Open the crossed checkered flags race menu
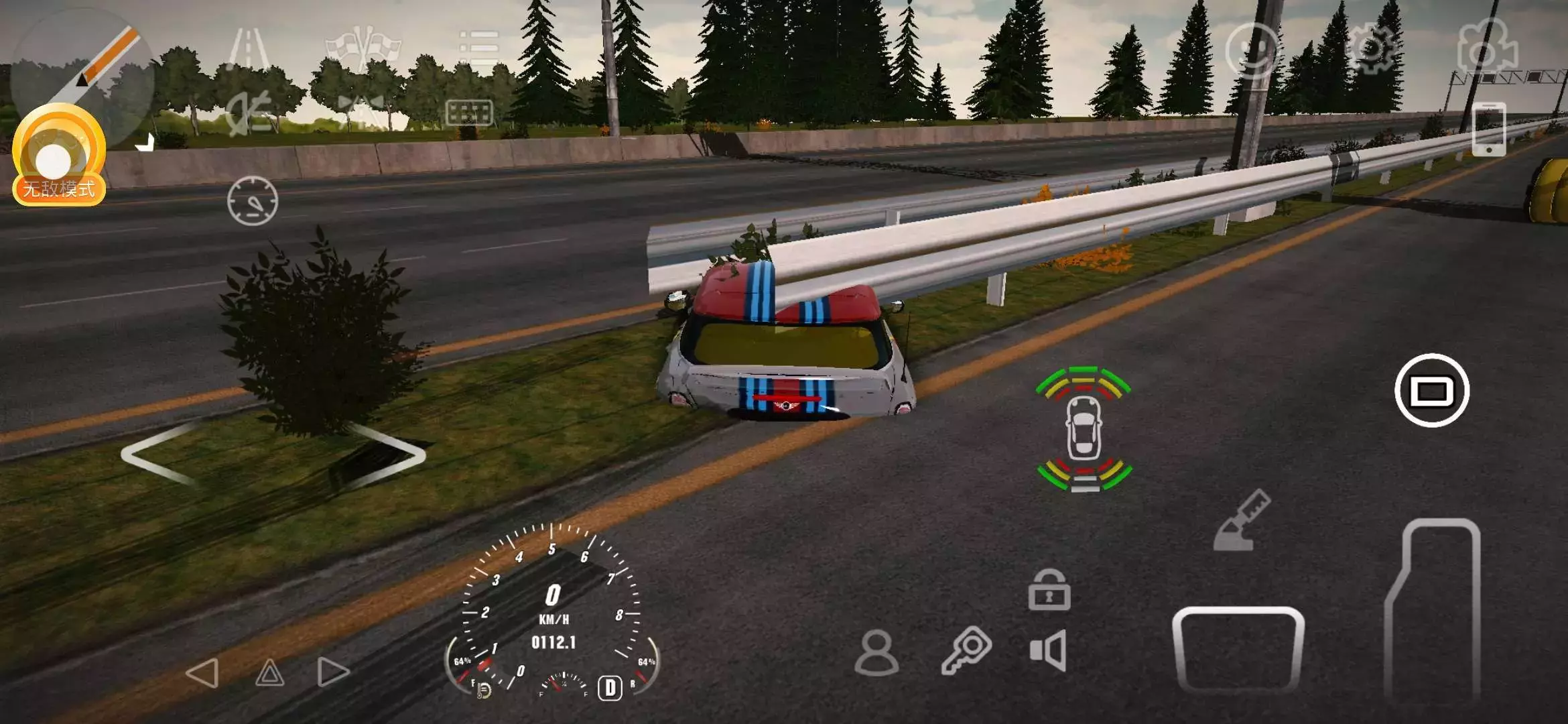 pyautogui.click(x=363, y=47)
